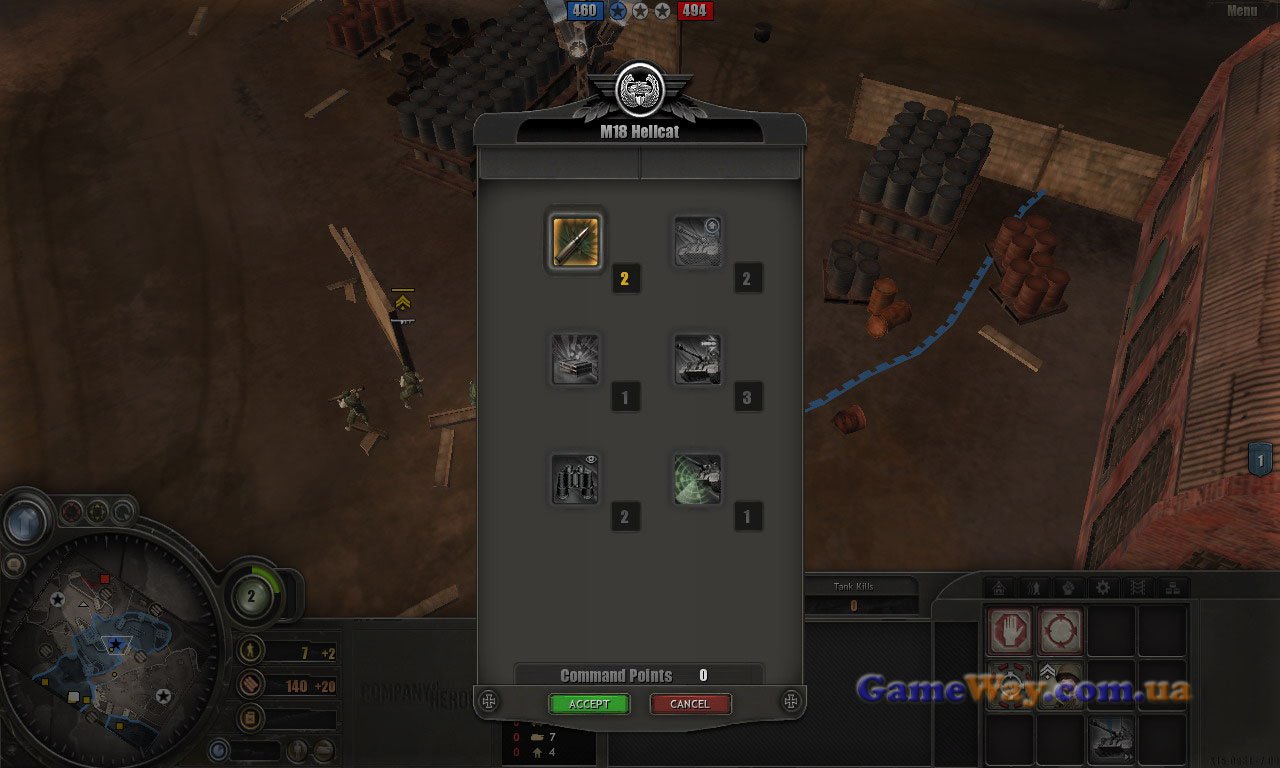Open the gear category tab

pos(1103,588)
